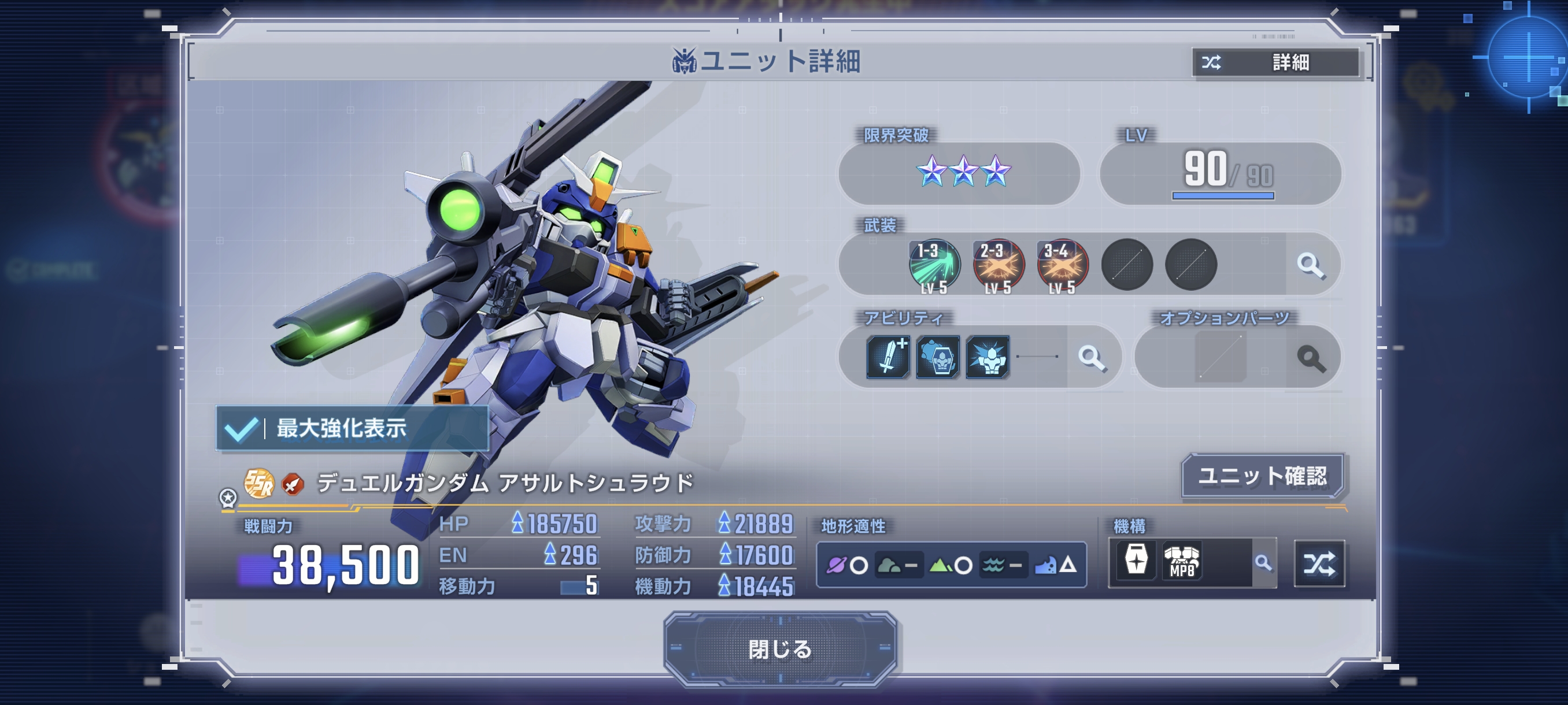Select the MP8 mechanism icon
1568x705 pixels.
tap(1181, 562)
